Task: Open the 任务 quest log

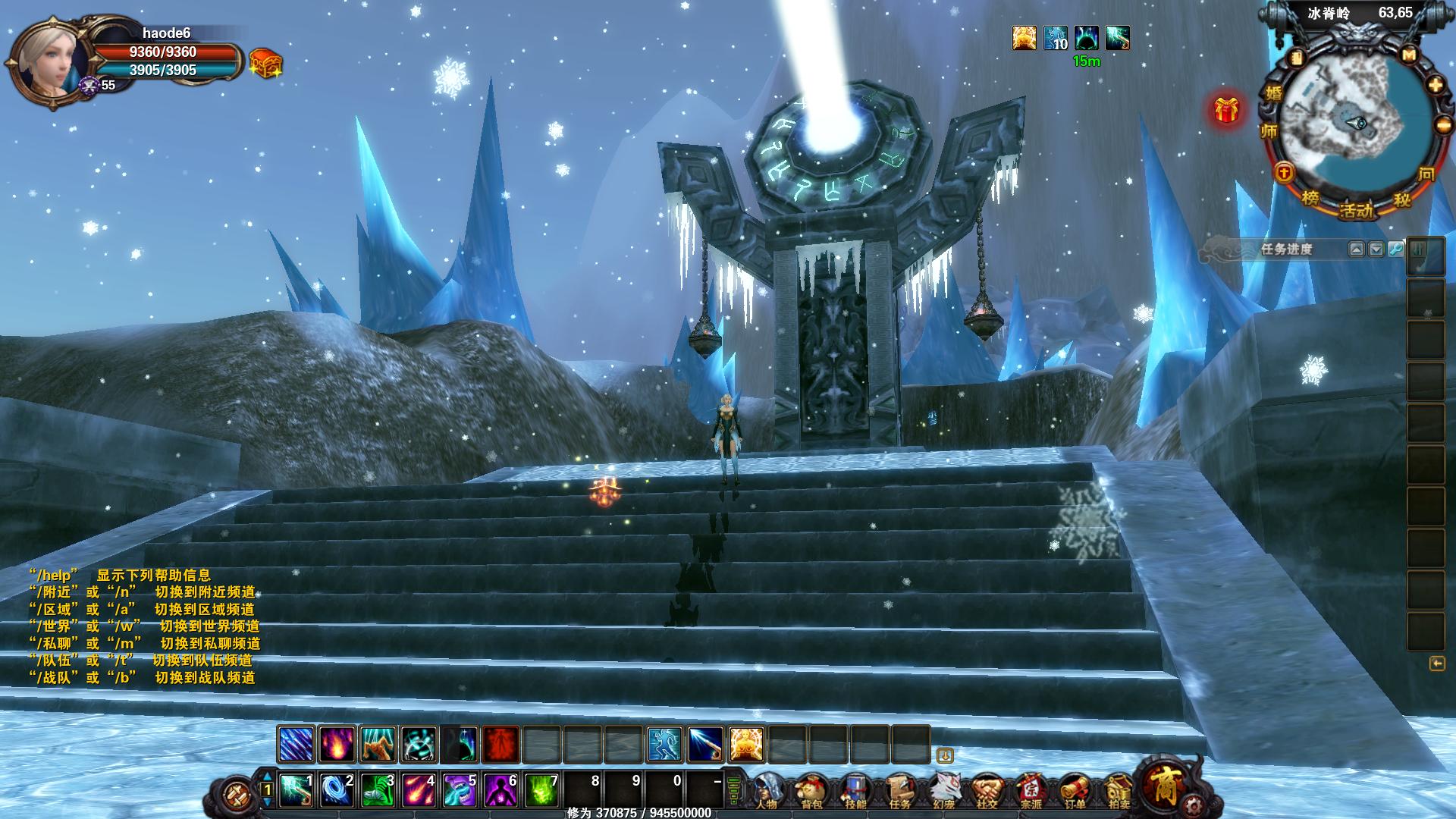Action: tap(899, 792)
